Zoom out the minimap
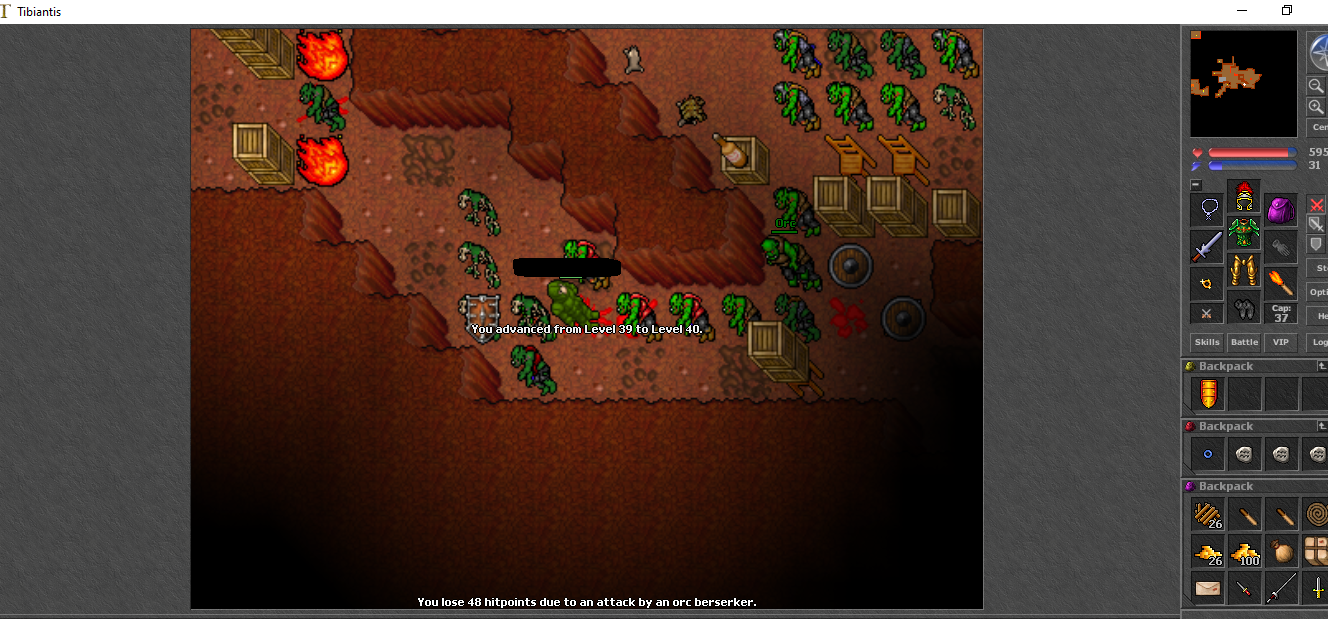 (1316, 86)
